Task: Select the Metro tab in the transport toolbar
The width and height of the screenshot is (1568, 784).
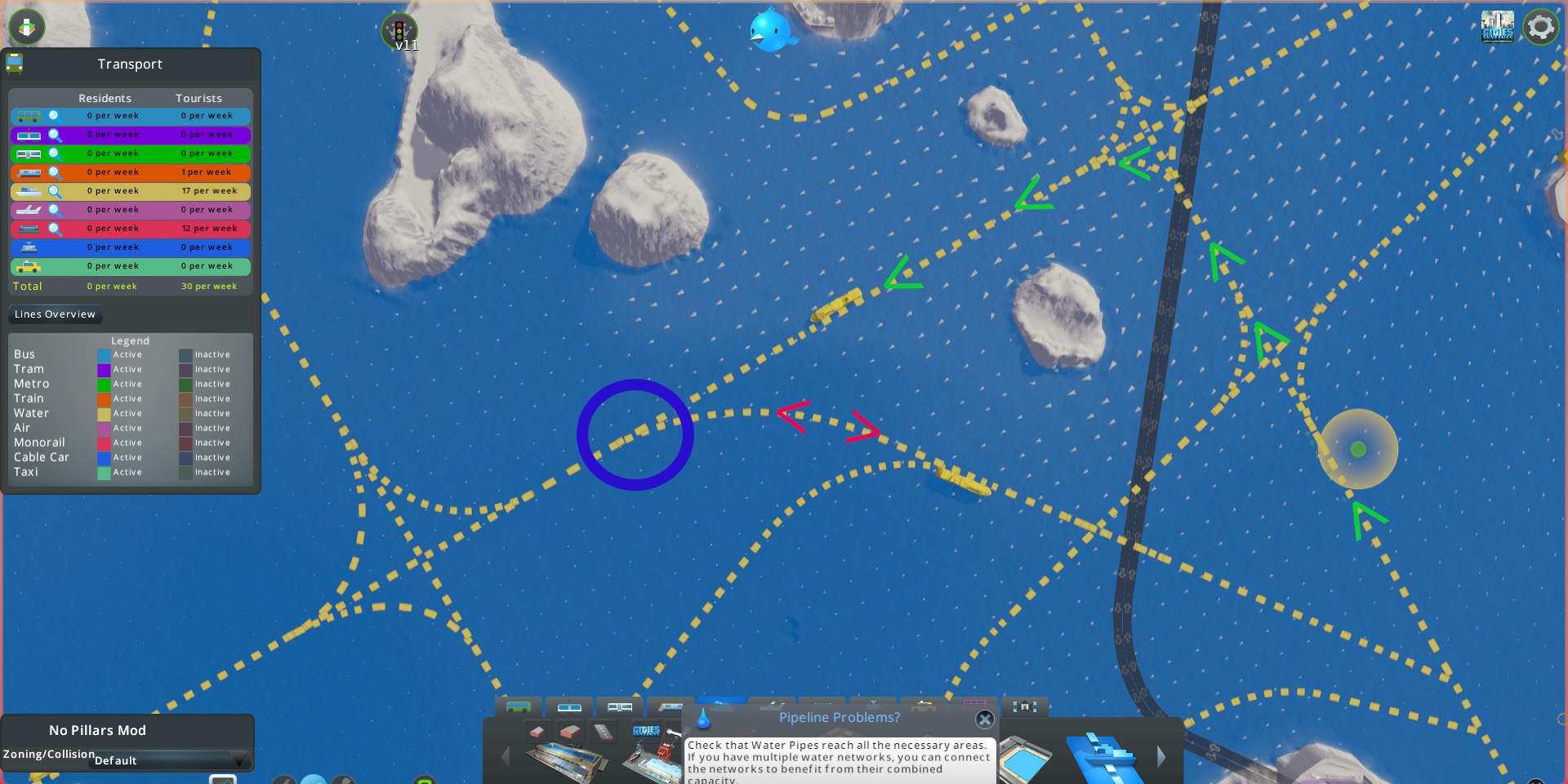Action: pyautogui.click(x=621, y=706)
